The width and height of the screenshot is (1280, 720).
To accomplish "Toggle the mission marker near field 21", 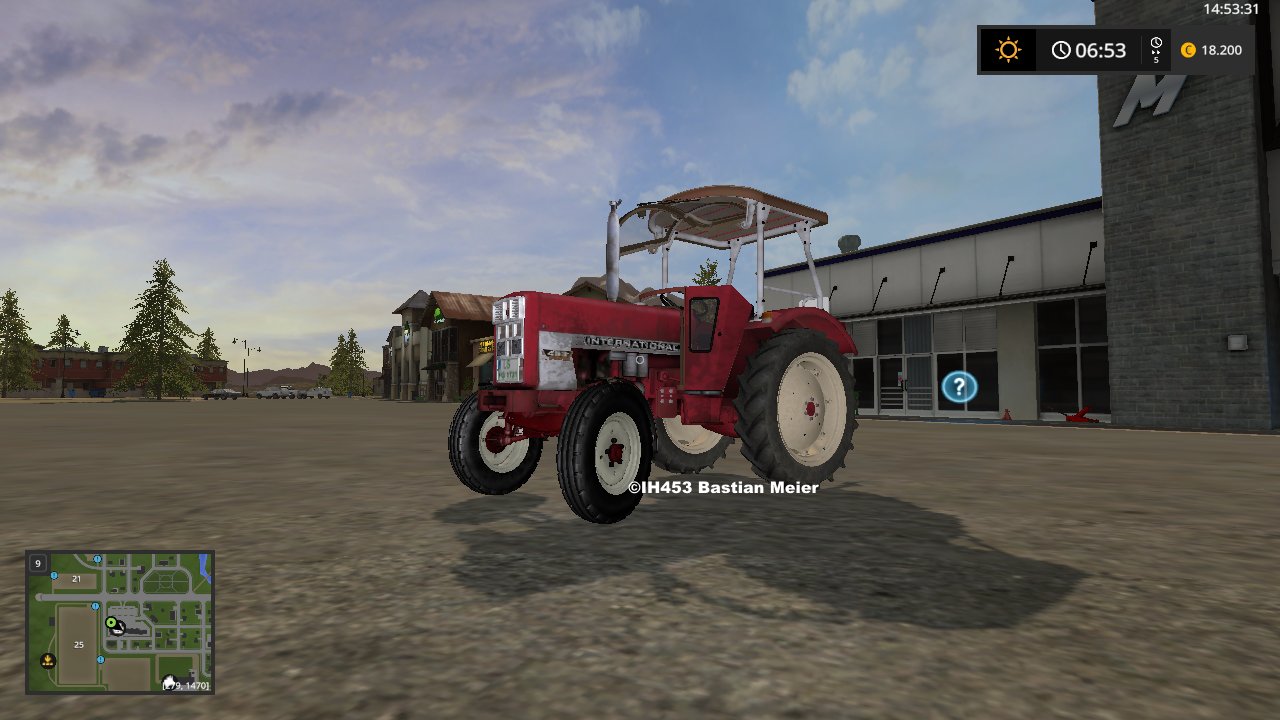I will tap(53, 576).
